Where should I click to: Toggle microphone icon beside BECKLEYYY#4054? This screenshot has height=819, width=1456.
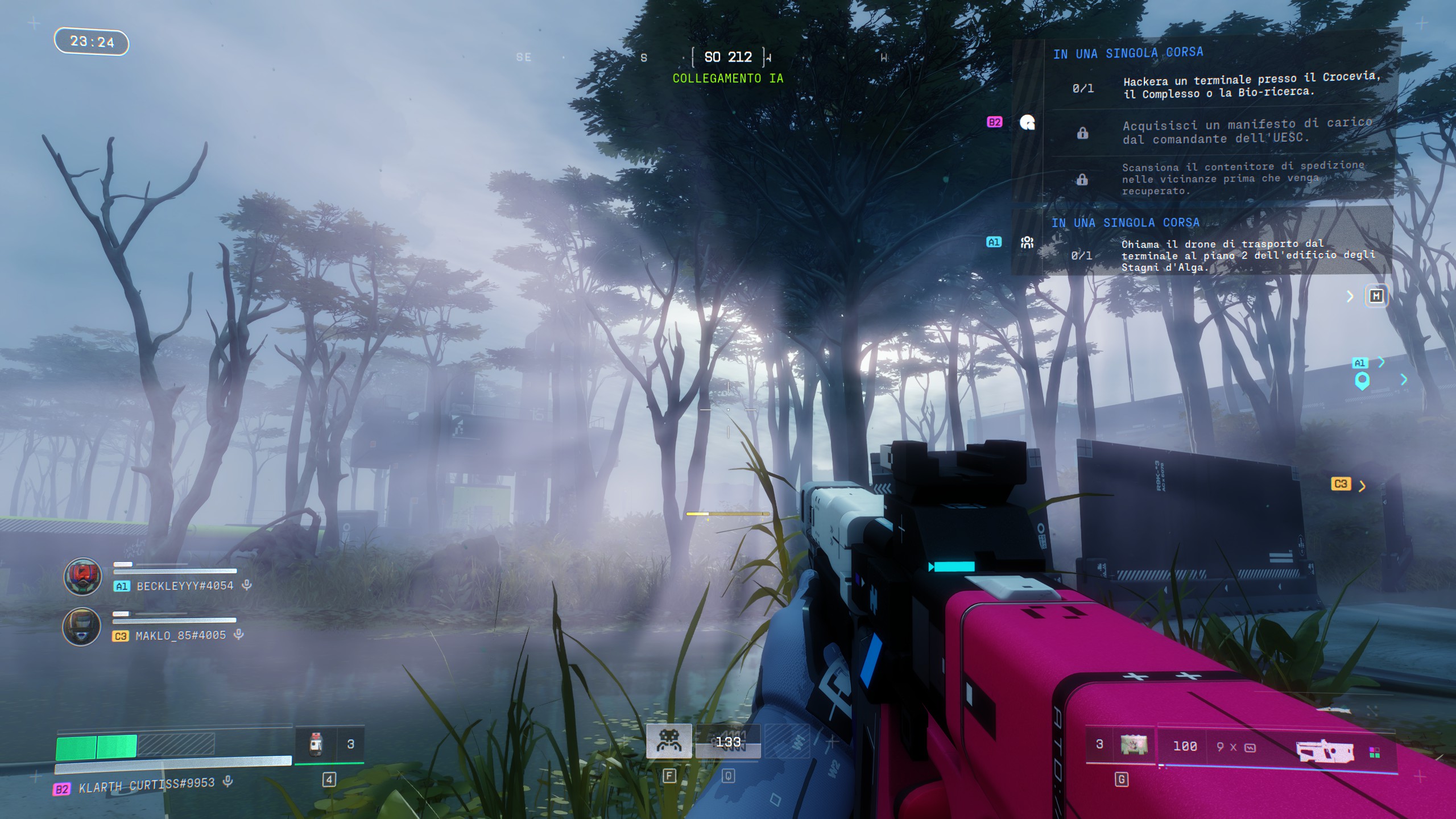pos(247,585)
